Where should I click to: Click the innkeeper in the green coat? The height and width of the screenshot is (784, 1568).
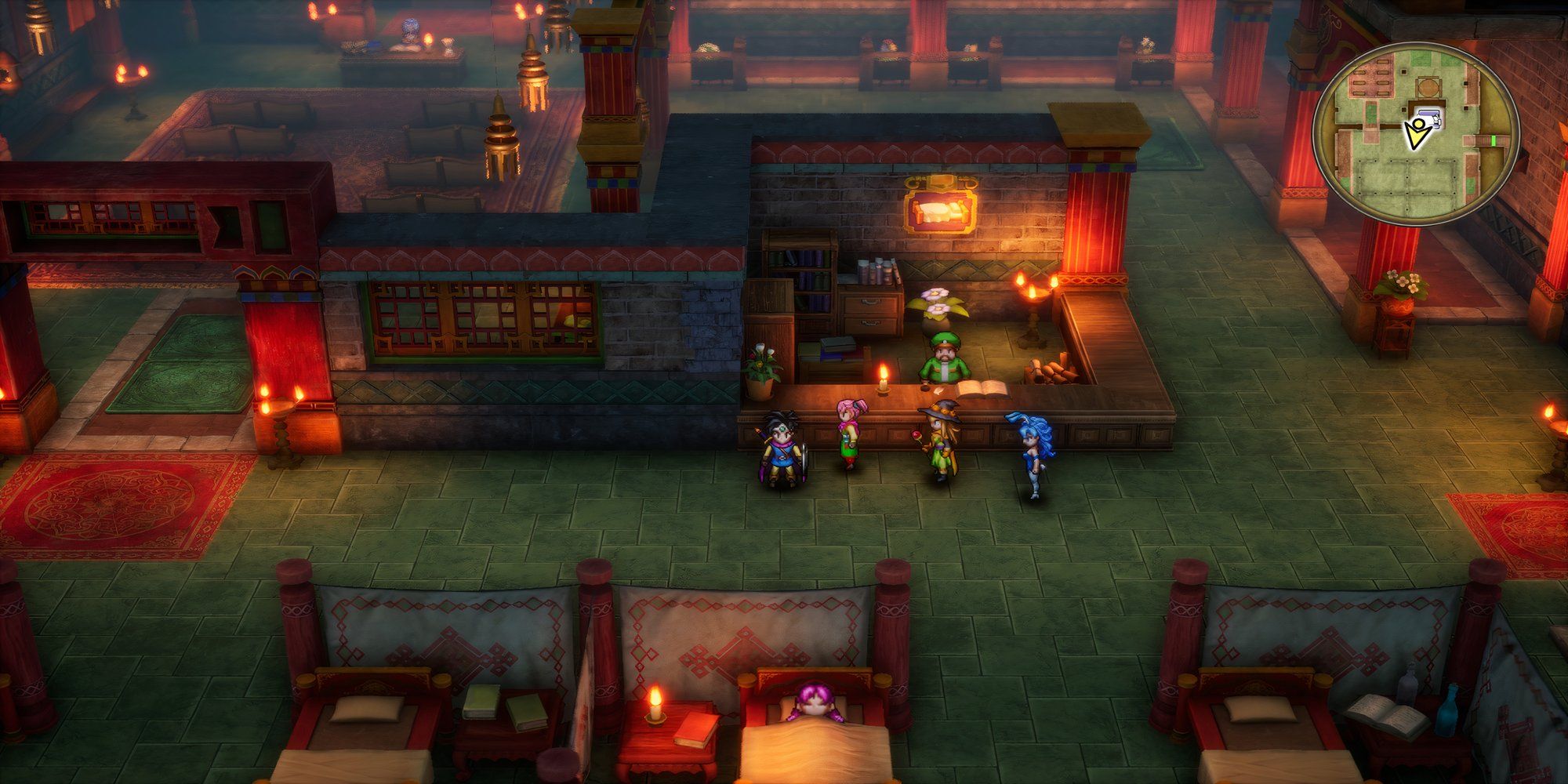tap(945, 362)
